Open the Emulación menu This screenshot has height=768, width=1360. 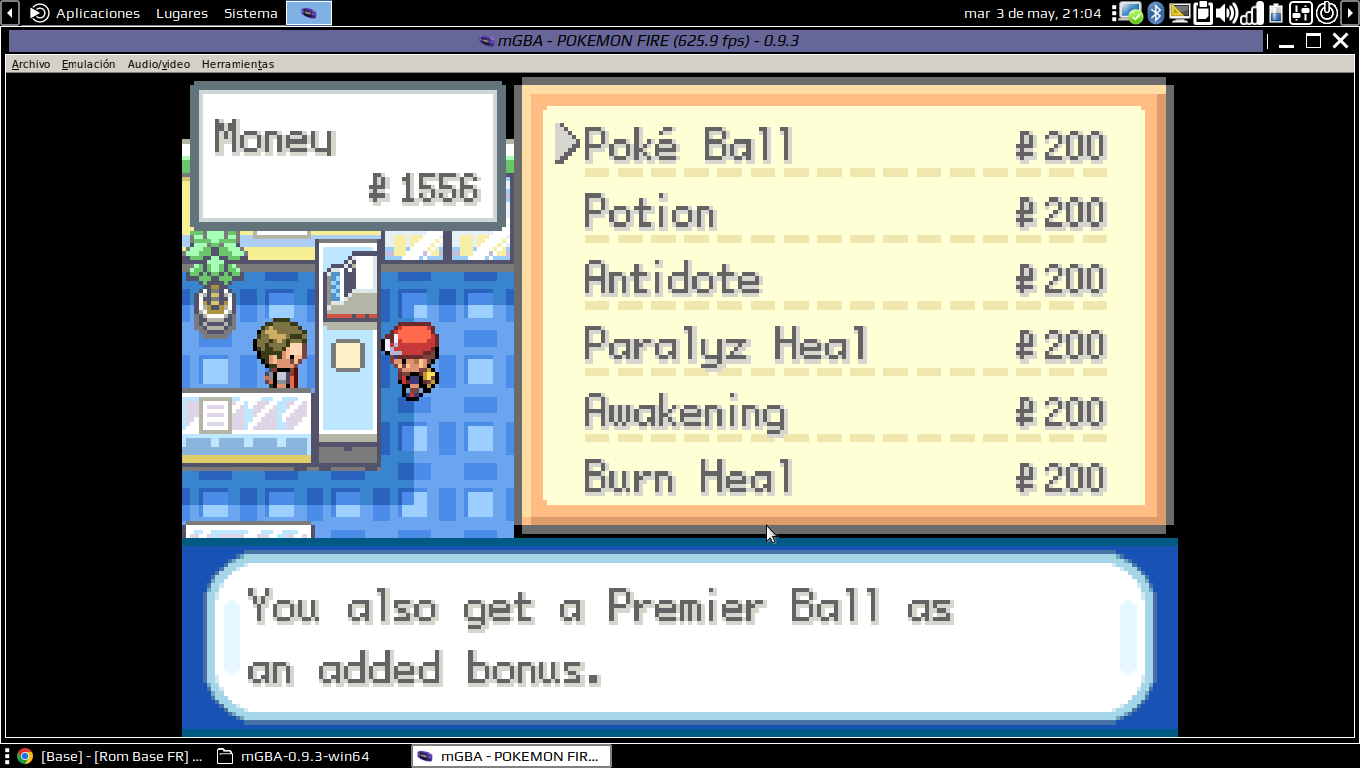[88, 64]
